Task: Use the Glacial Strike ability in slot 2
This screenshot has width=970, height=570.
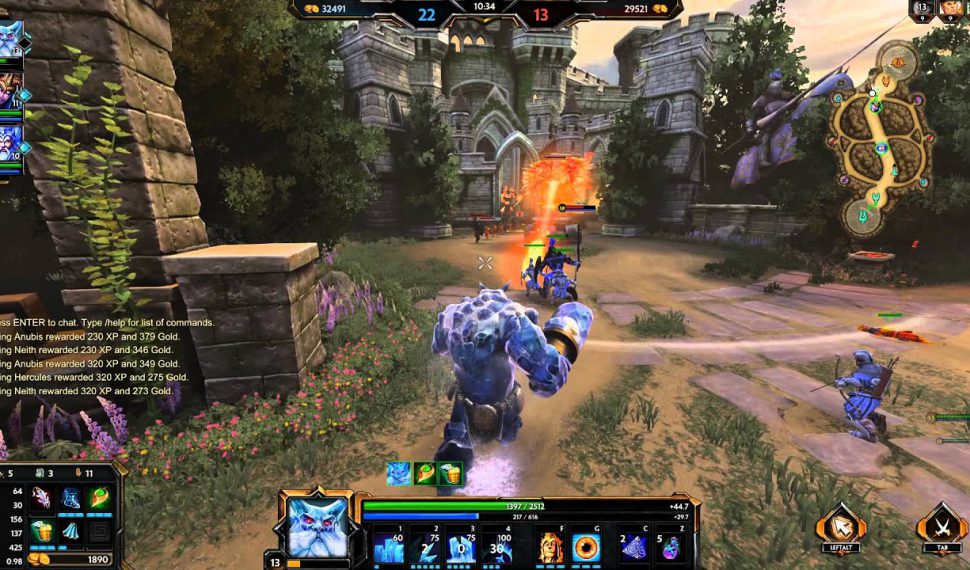Action: tap(423, 546)
